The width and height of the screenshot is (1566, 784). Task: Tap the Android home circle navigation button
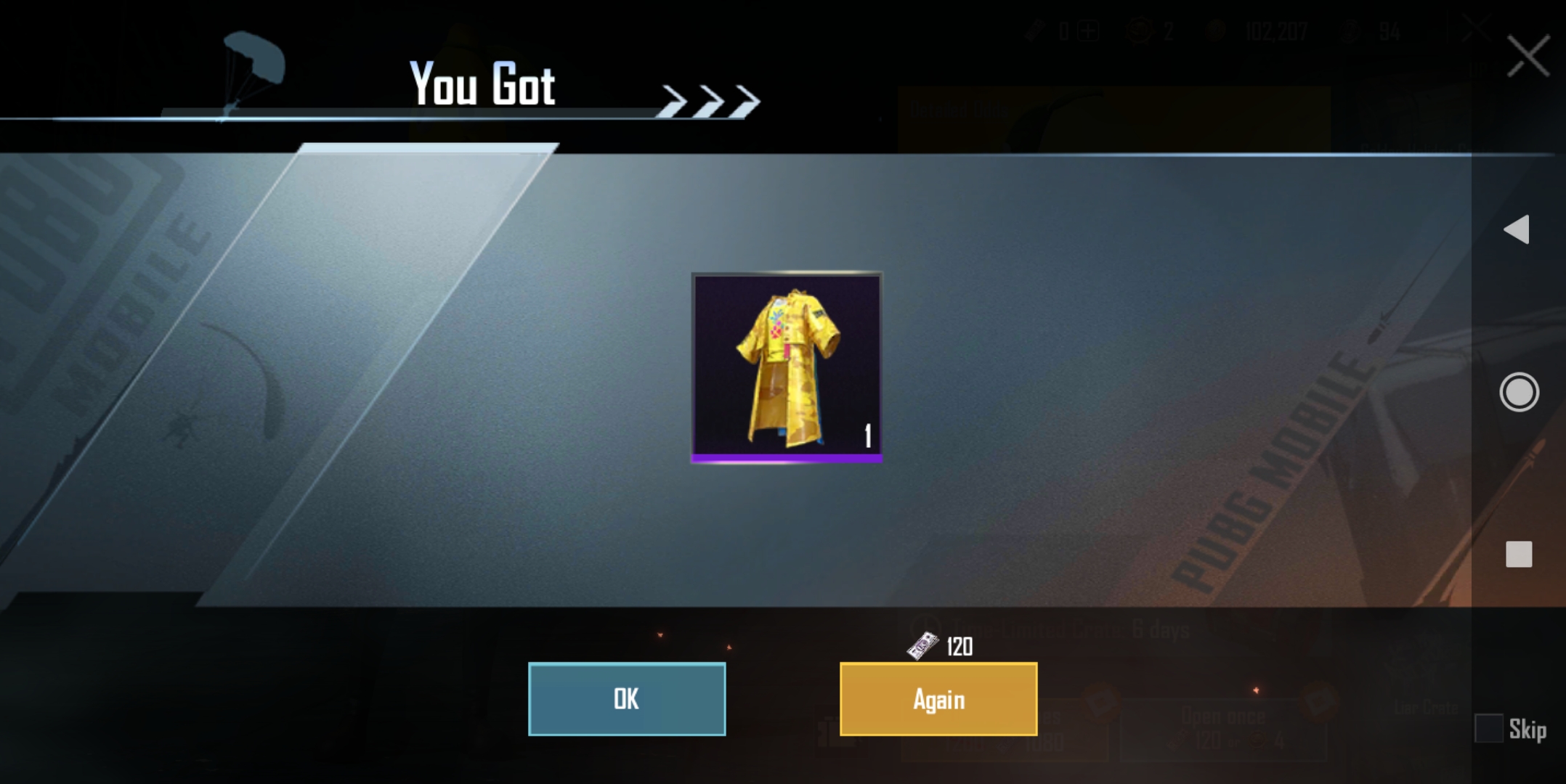tap(1520, 392)
